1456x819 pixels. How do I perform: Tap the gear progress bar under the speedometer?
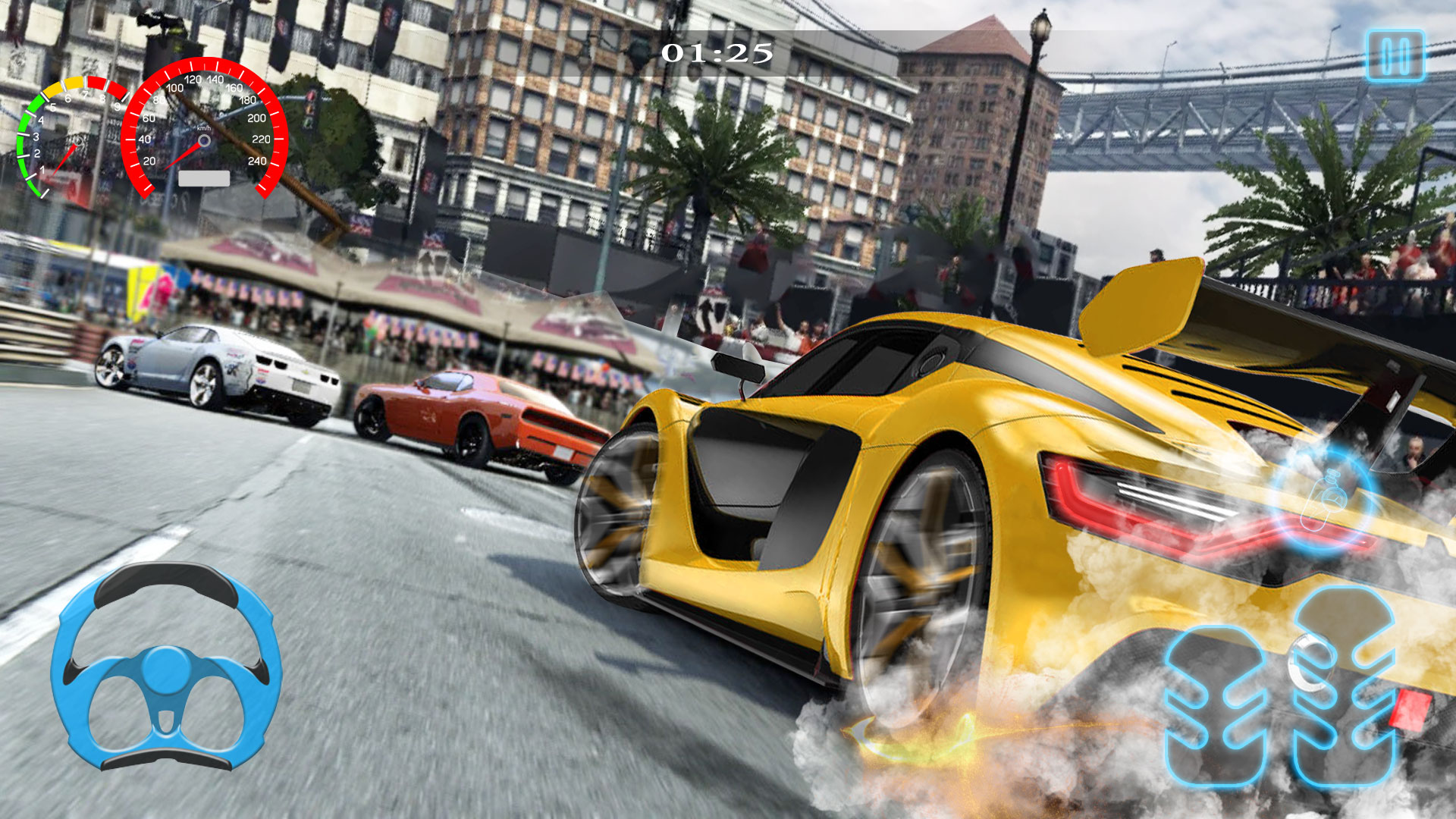pyautogui.click(x=203, y=180)
